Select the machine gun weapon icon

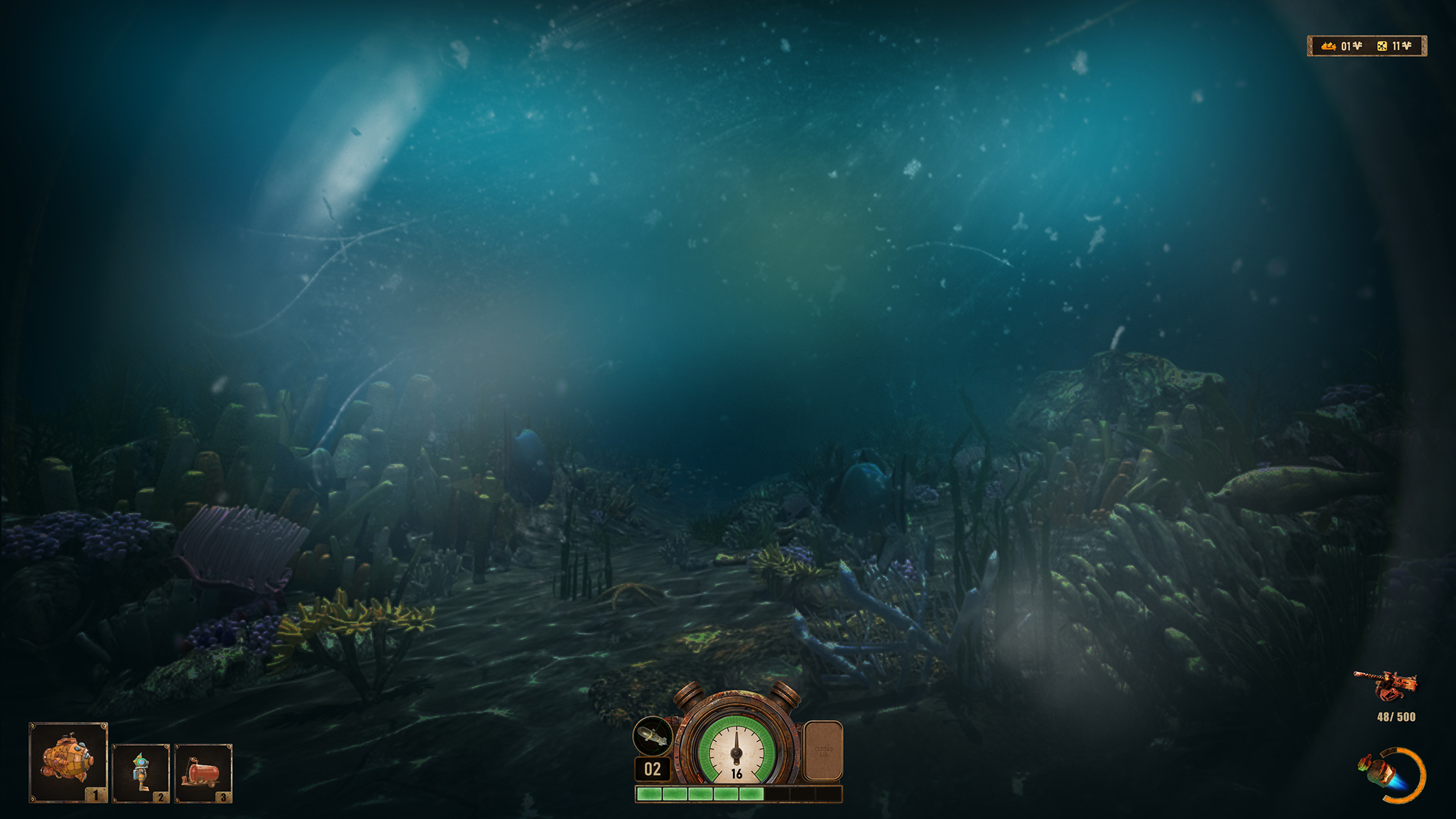pos(1386,685)
